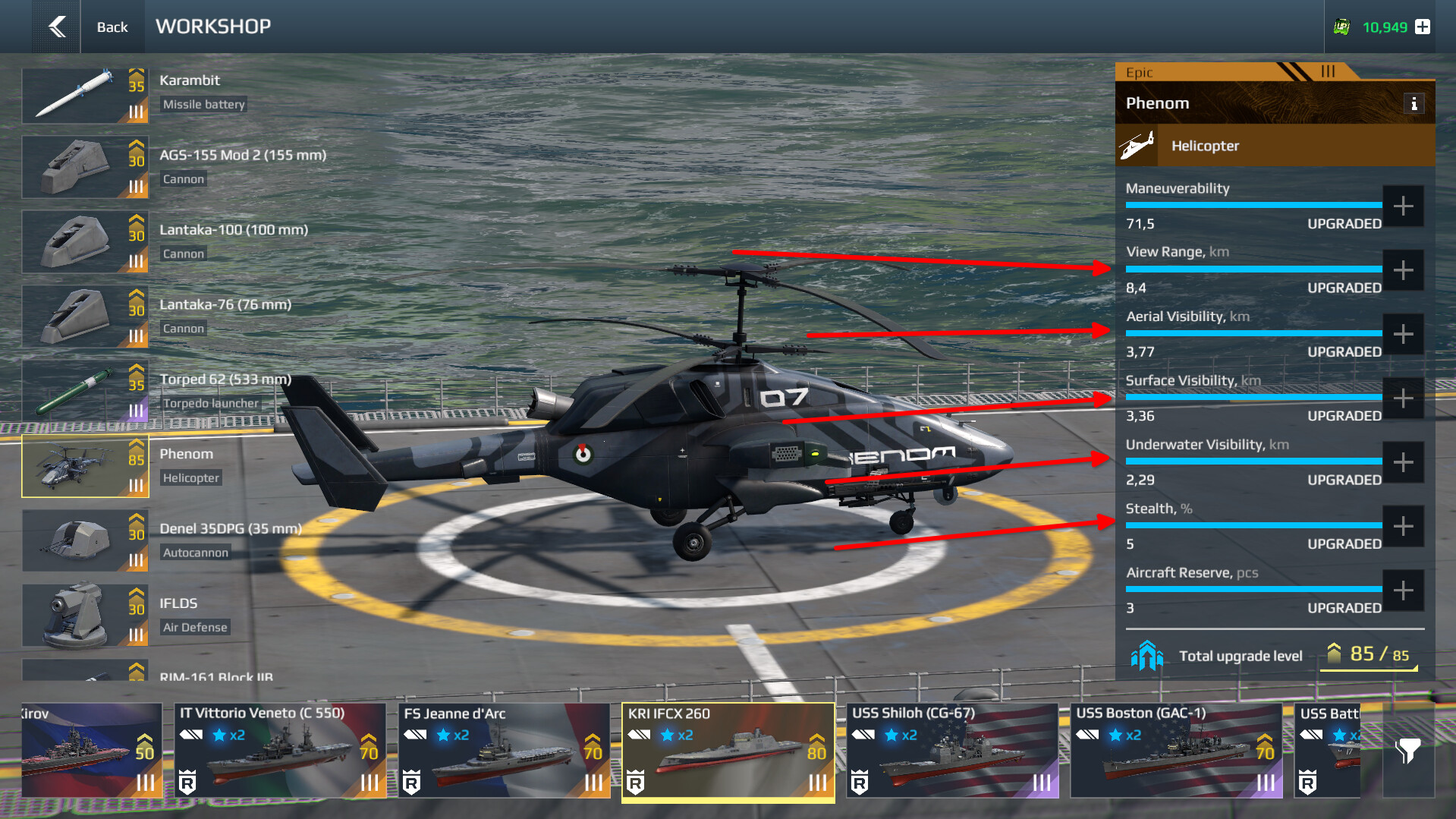Select the Karambit missile battery
The image size is (1456, 819).
point(85,96)
